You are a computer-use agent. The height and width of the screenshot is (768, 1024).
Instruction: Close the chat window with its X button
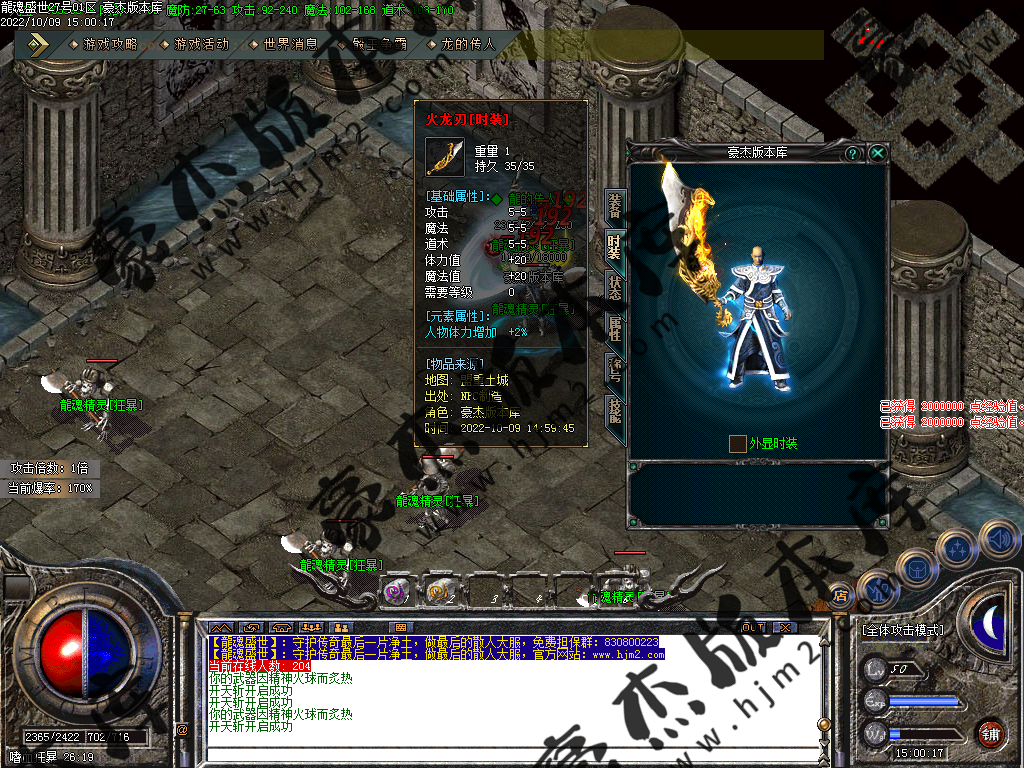tap(785, 627)
